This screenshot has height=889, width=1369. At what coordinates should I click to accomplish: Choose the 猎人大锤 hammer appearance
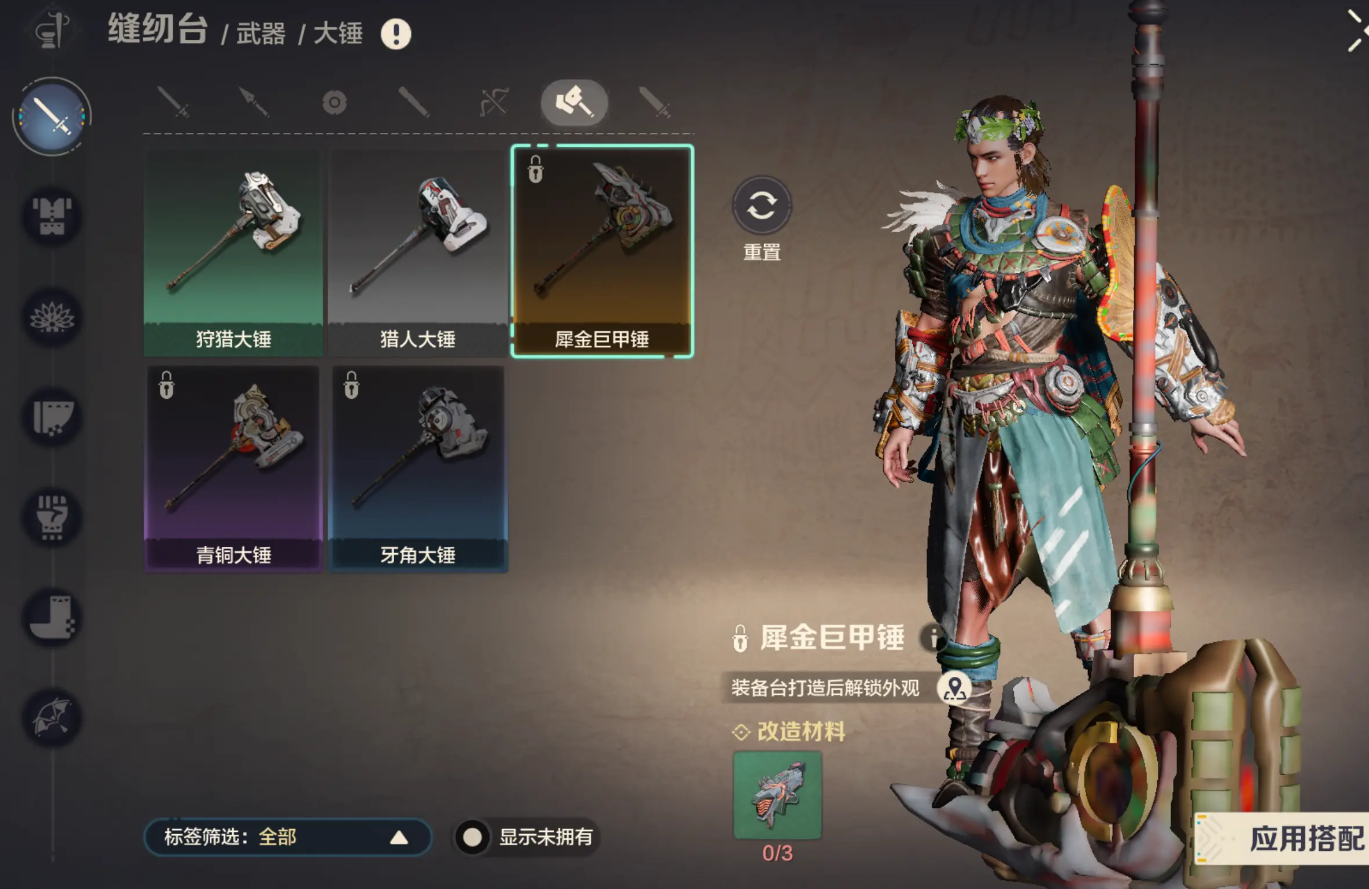click(417, 251)
